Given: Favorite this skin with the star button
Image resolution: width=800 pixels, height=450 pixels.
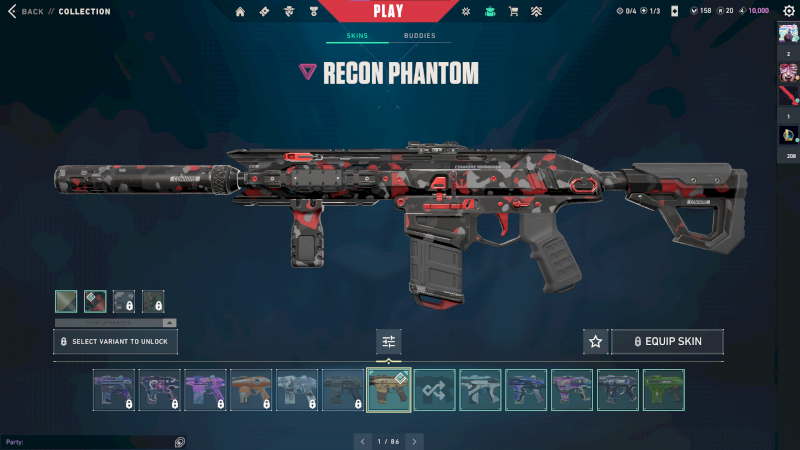Looking at the screenshot, I should 596,342.
